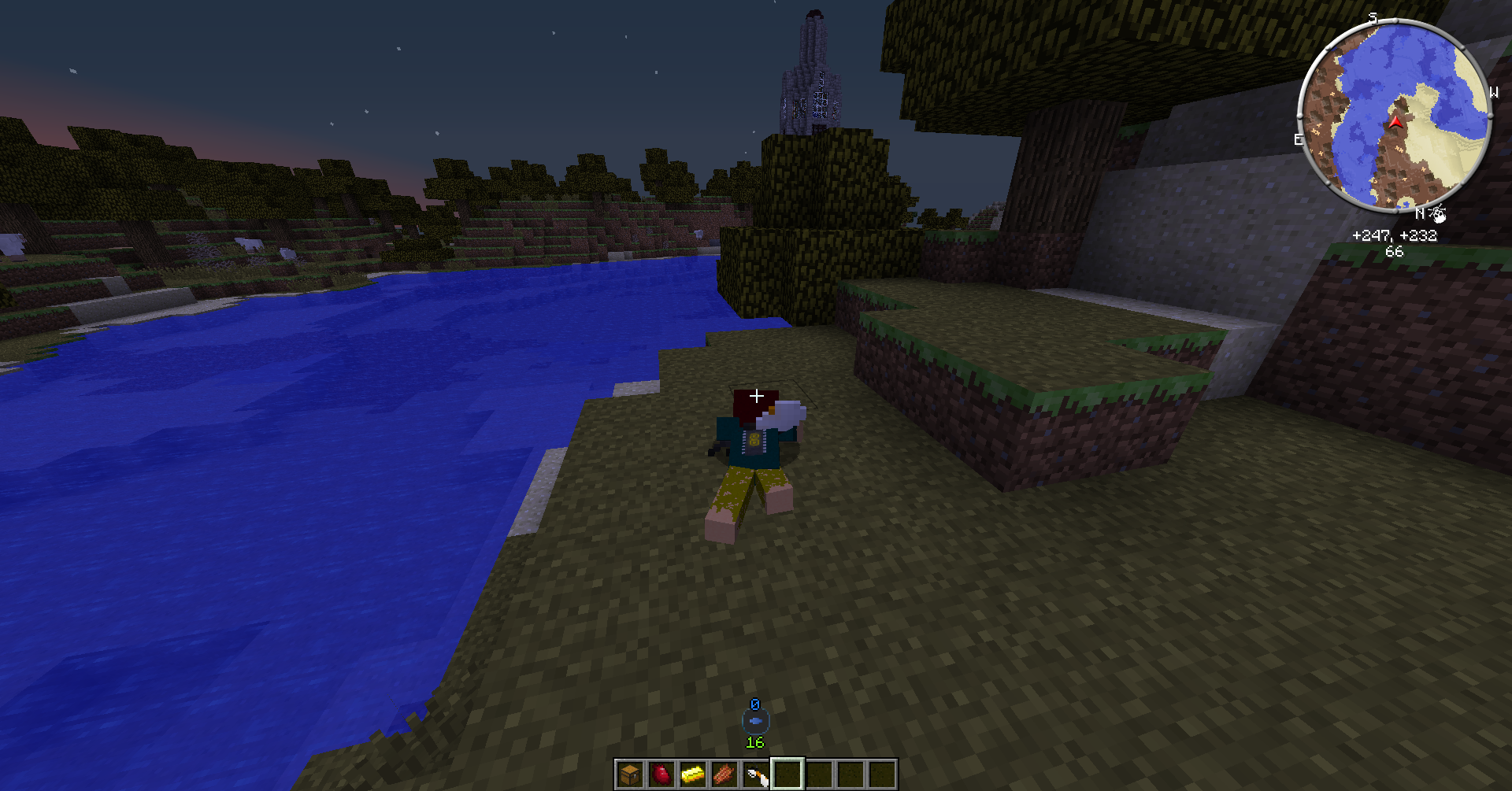Select the white and orange tool slot
This screenshot has width=1512, height=791.
tap(756, 774)
